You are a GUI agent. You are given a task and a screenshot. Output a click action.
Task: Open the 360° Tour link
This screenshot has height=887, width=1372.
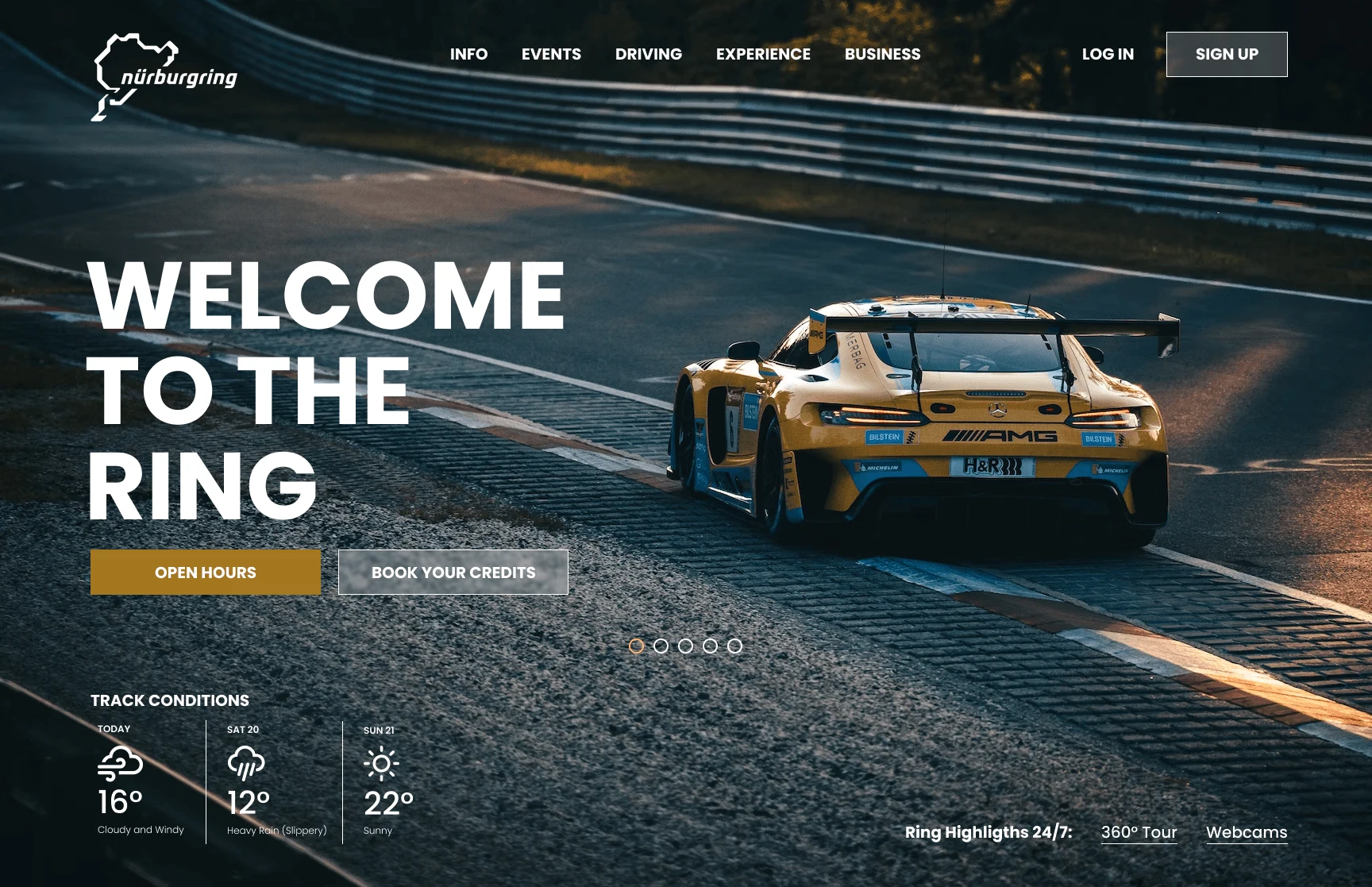[x=1139, y=832]
